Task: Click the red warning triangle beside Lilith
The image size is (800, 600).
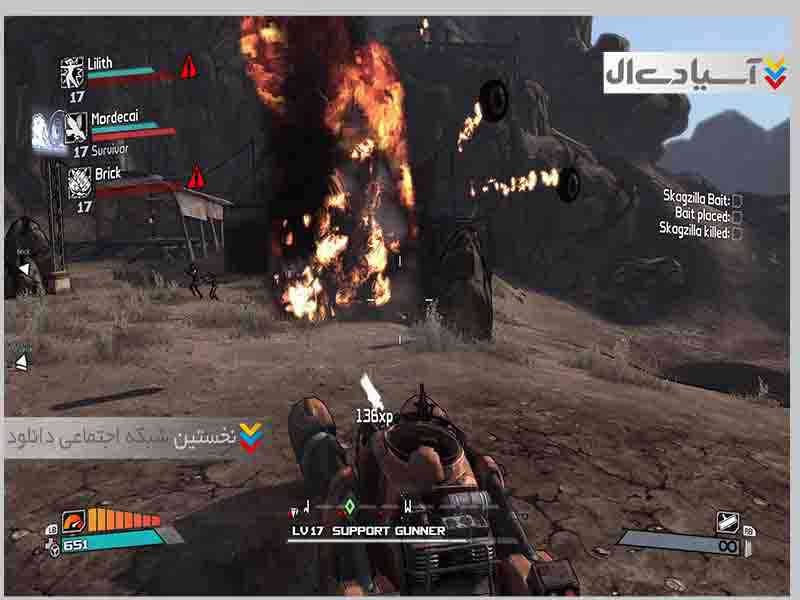Action: [x=187, y=68]
